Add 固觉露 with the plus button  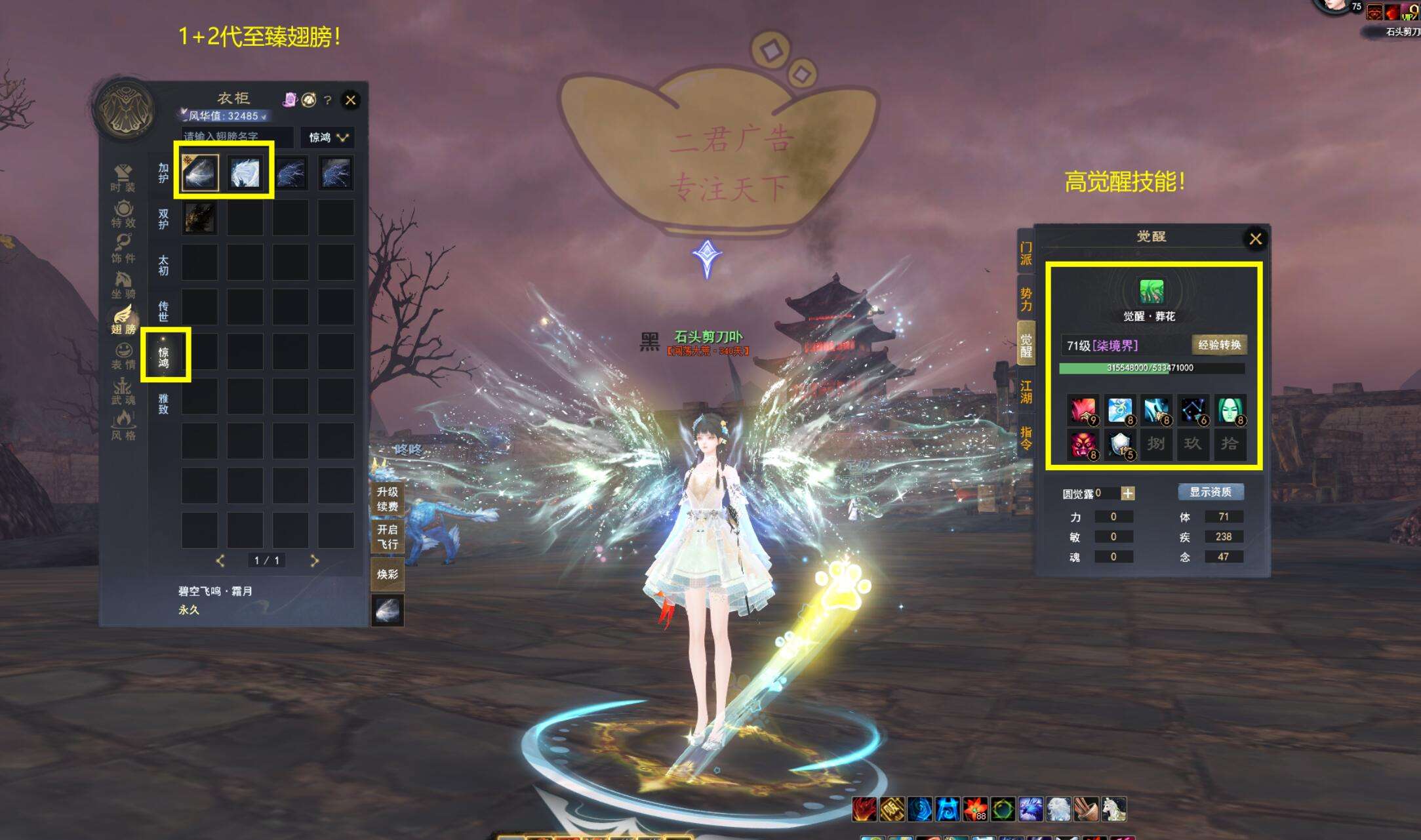(1127, 493)
